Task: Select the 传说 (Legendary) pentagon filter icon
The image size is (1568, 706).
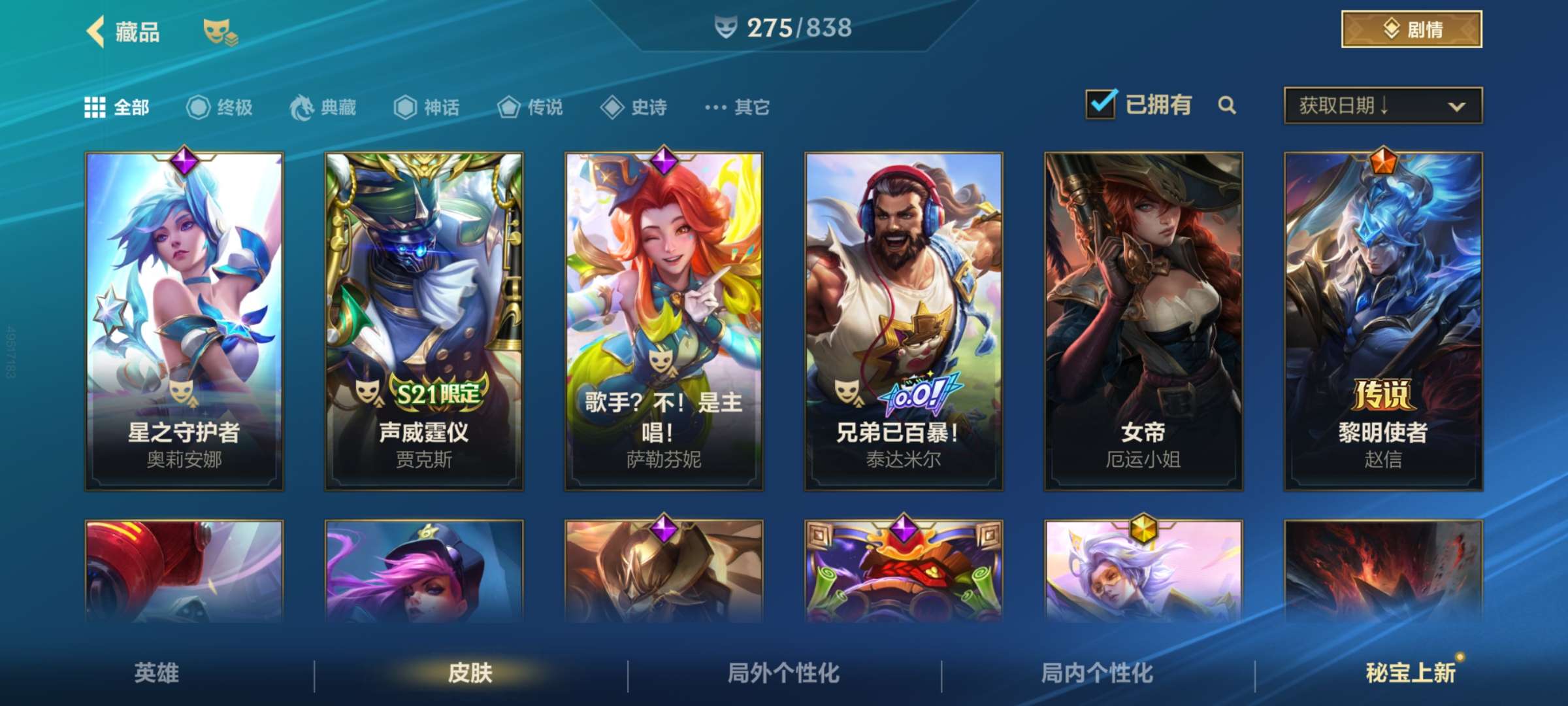Action: pos(508,108)
